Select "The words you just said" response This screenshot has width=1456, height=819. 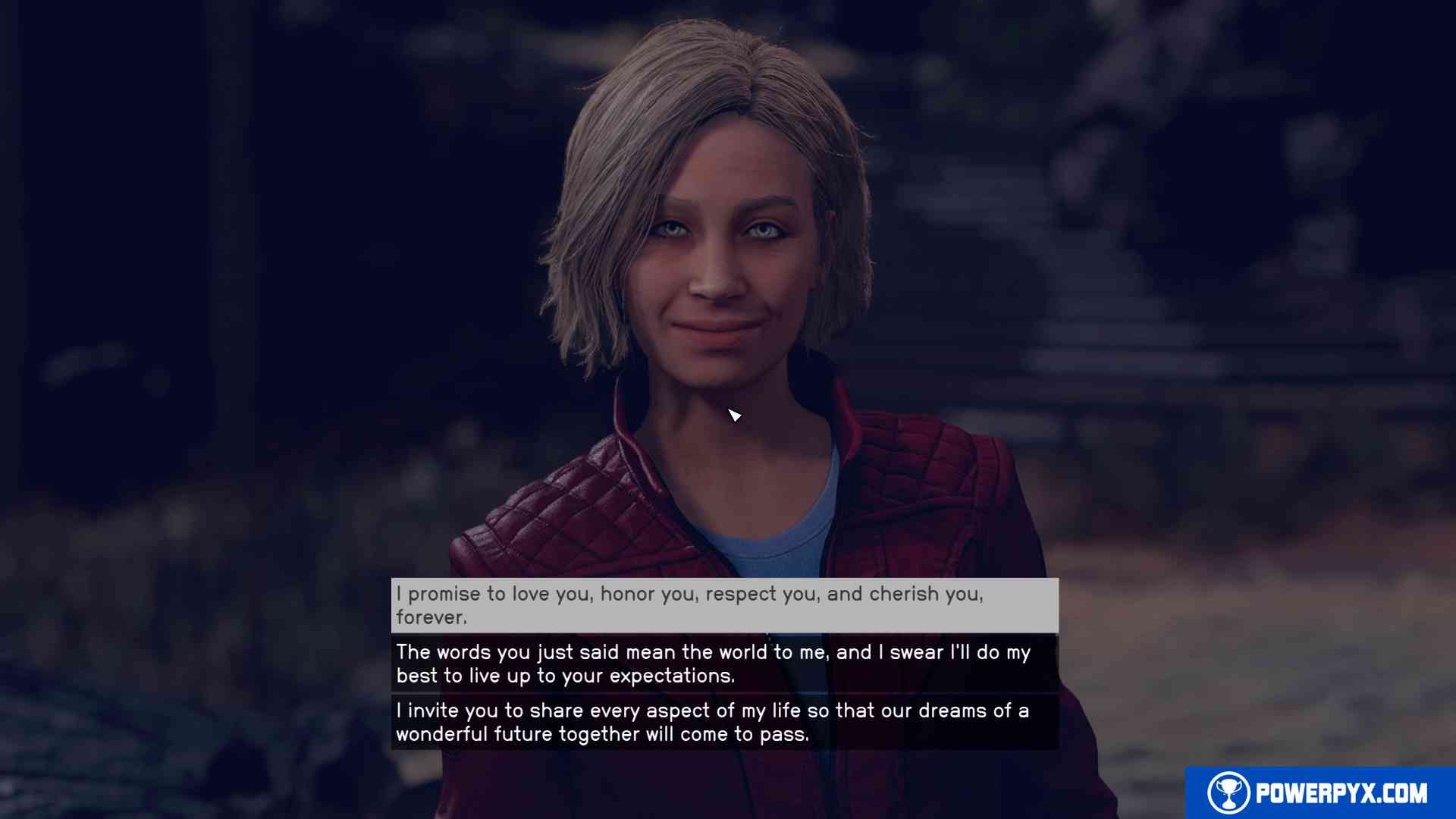[x=724, y=664]
